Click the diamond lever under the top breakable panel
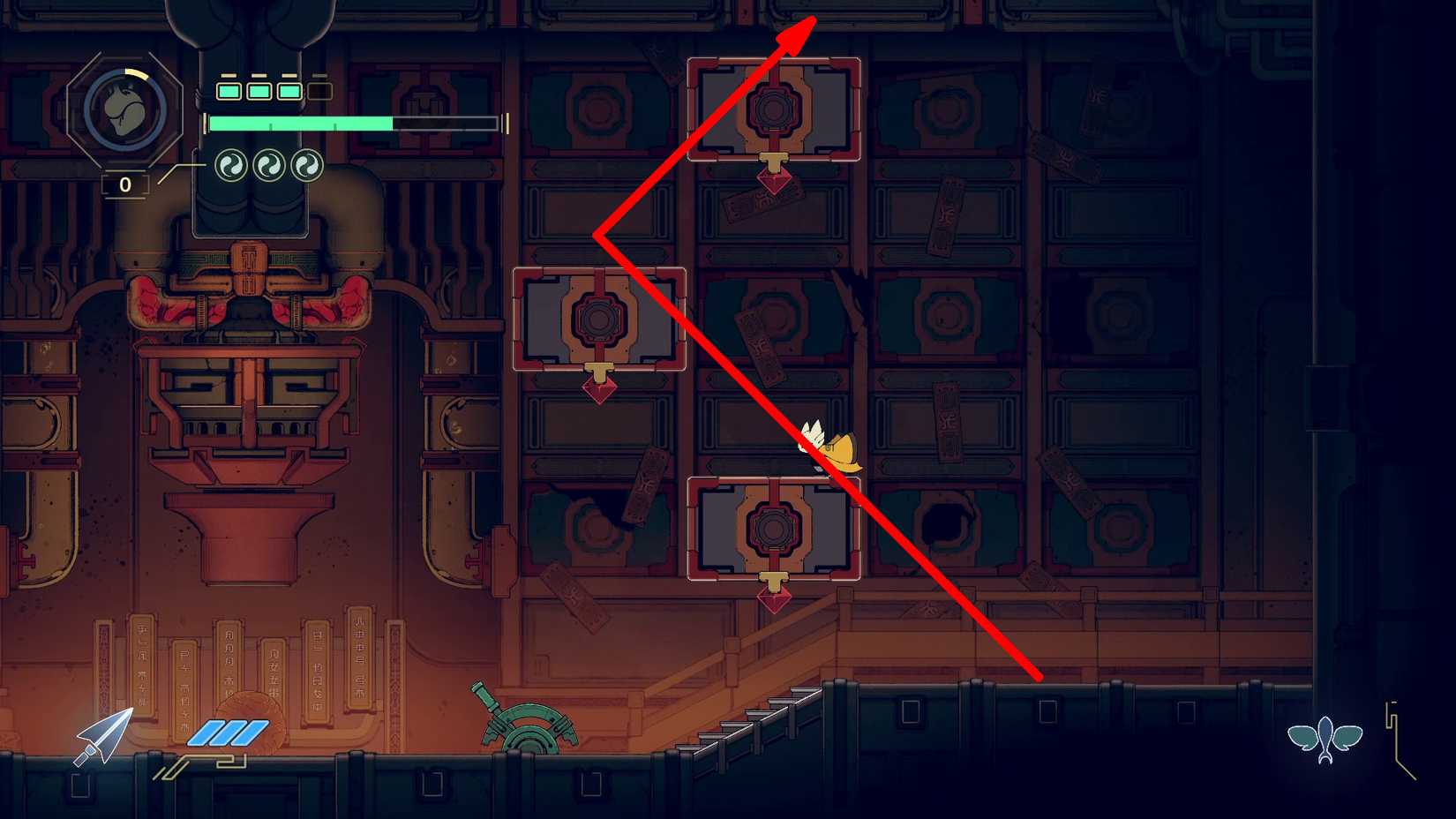The image size is (1456, 819). [x=775, y=183]
